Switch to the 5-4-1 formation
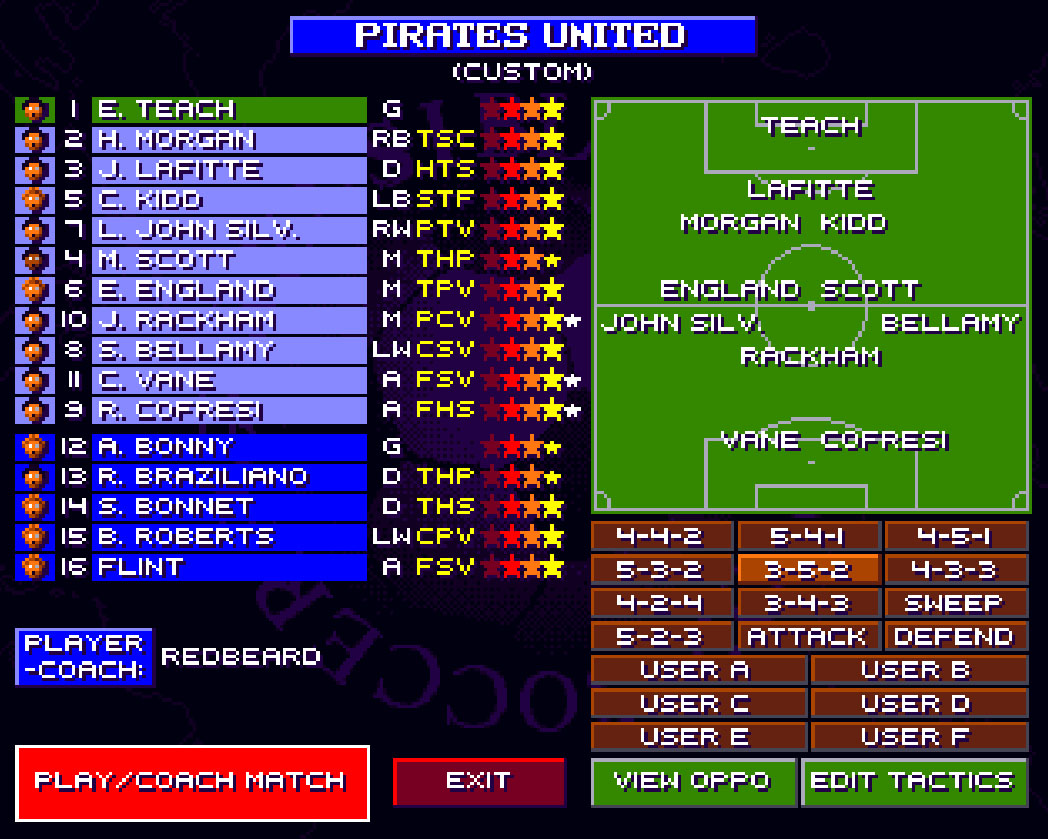 808,536
